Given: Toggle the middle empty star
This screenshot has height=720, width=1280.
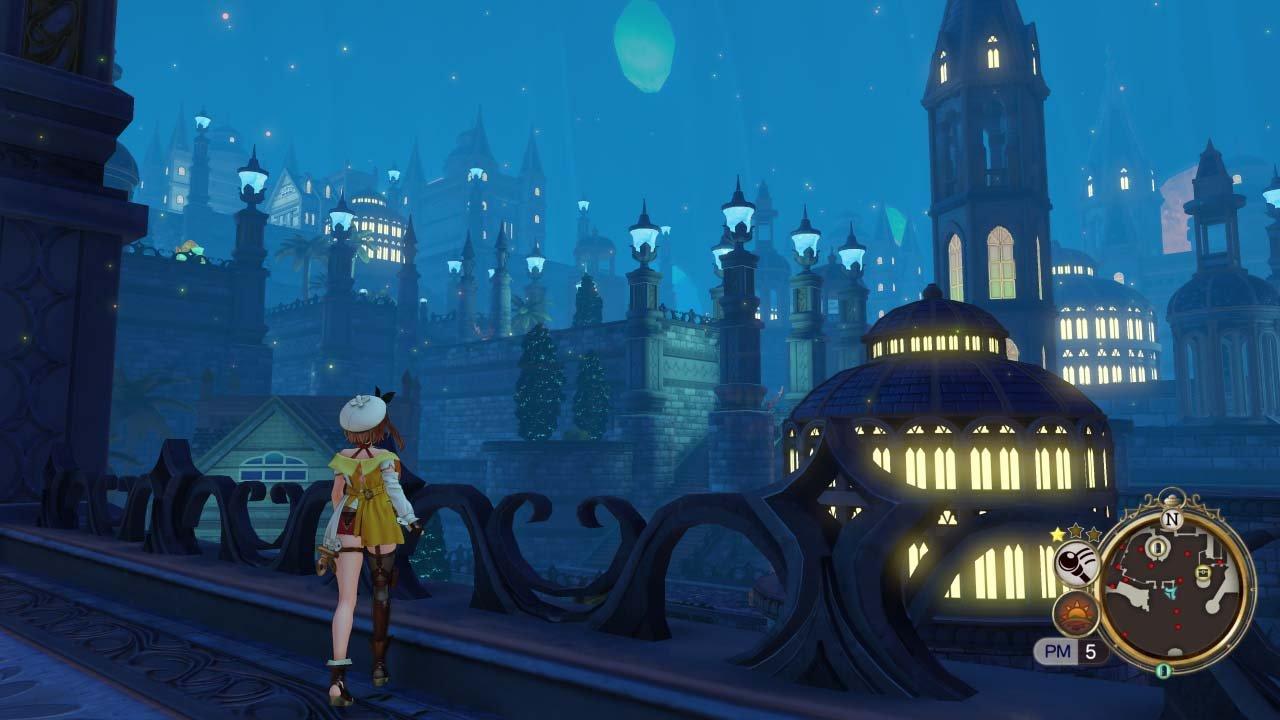Looking at the screenshot, I should pyautogui.click(x=1076, y=530).
